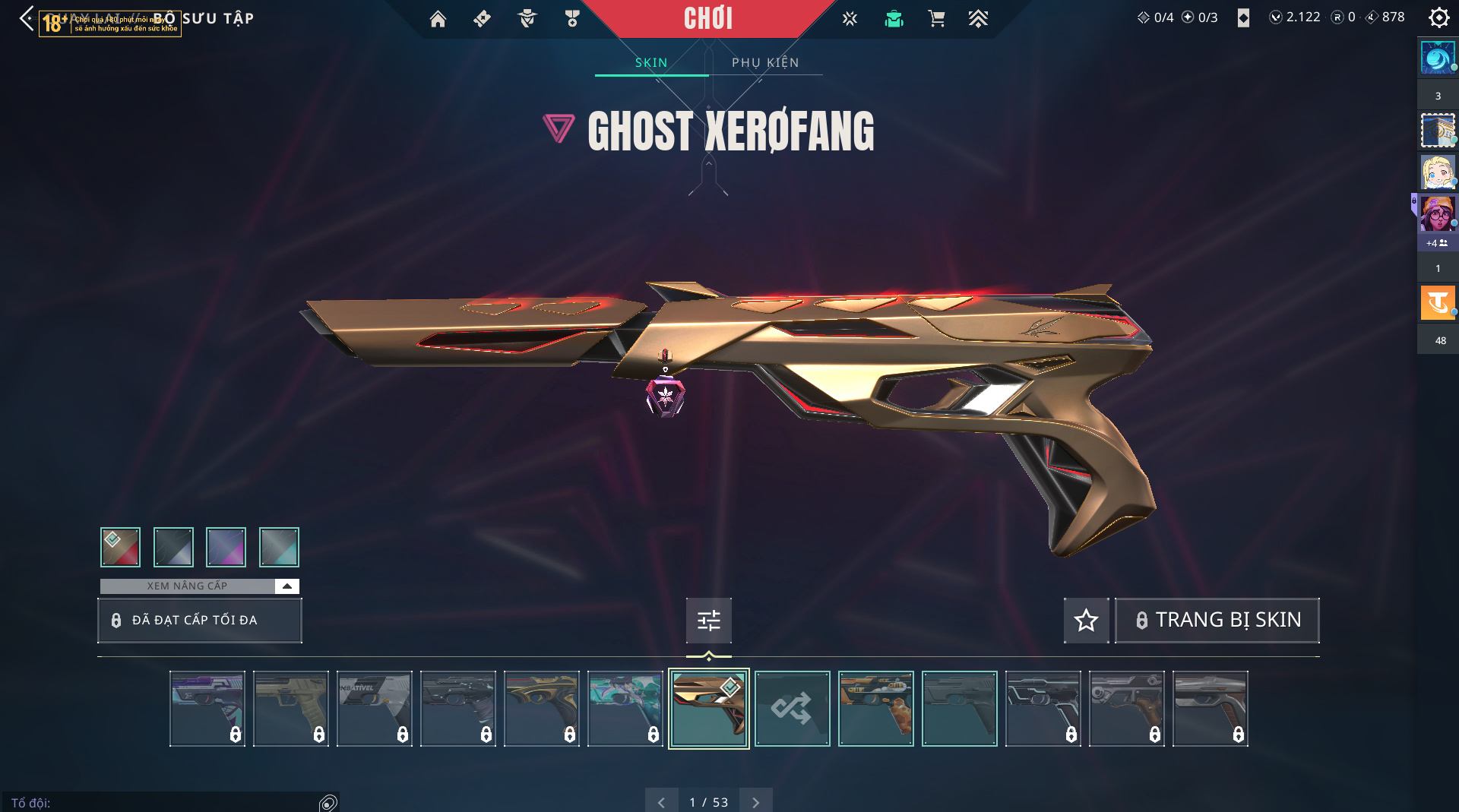Go to the next skin page

pyautogui.click(x=755, y=802)
